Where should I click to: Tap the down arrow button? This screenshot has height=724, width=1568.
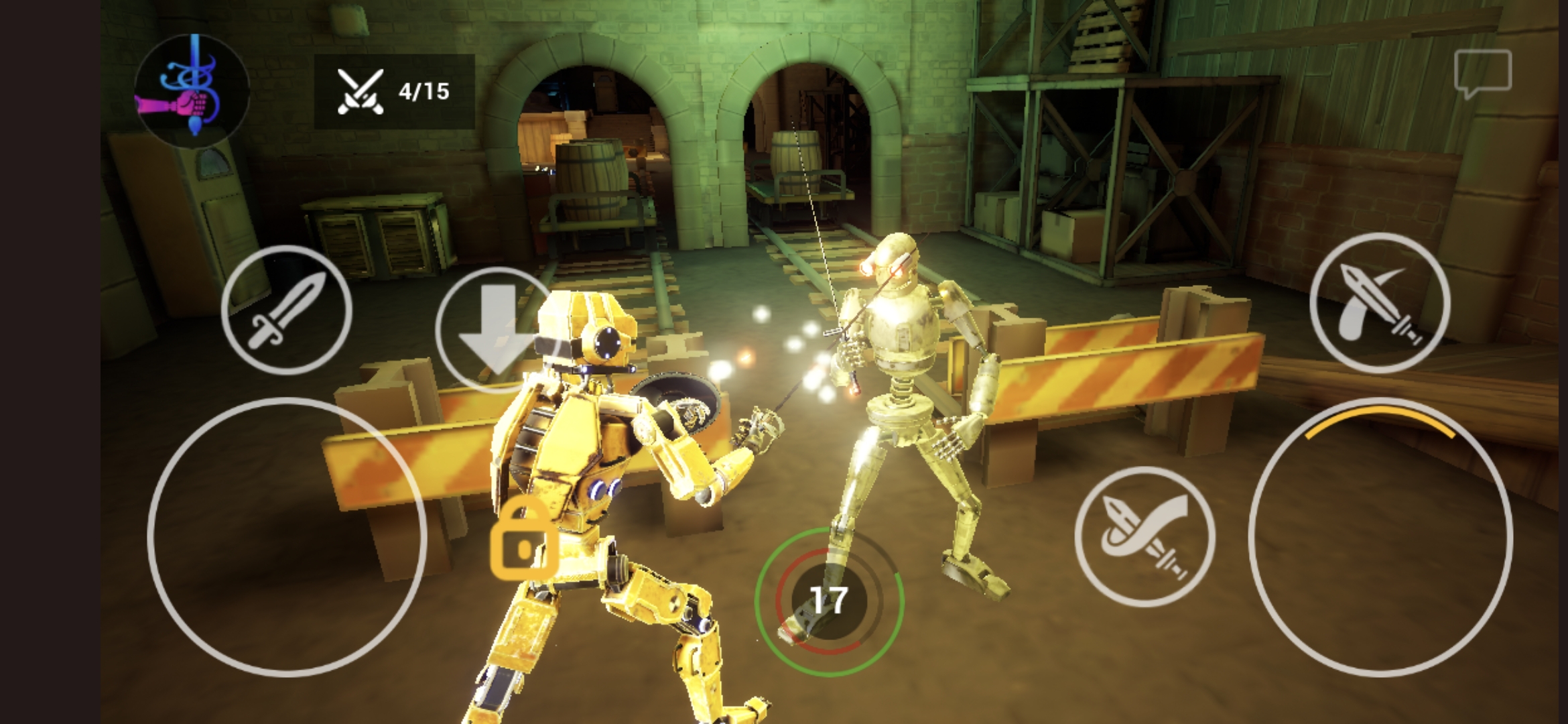[497, 330]
